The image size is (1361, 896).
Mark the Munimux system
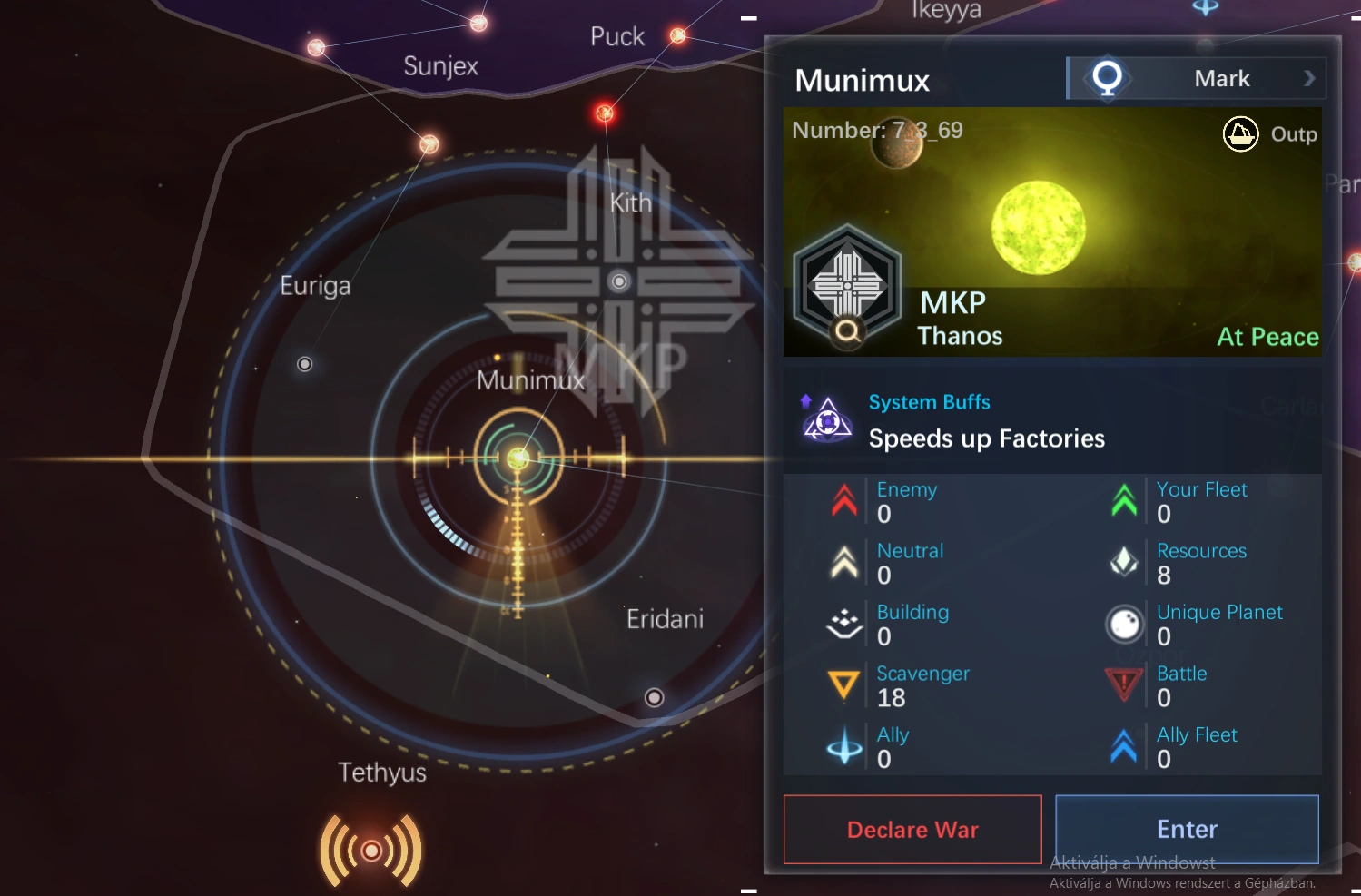click(x=1197, y=79)
